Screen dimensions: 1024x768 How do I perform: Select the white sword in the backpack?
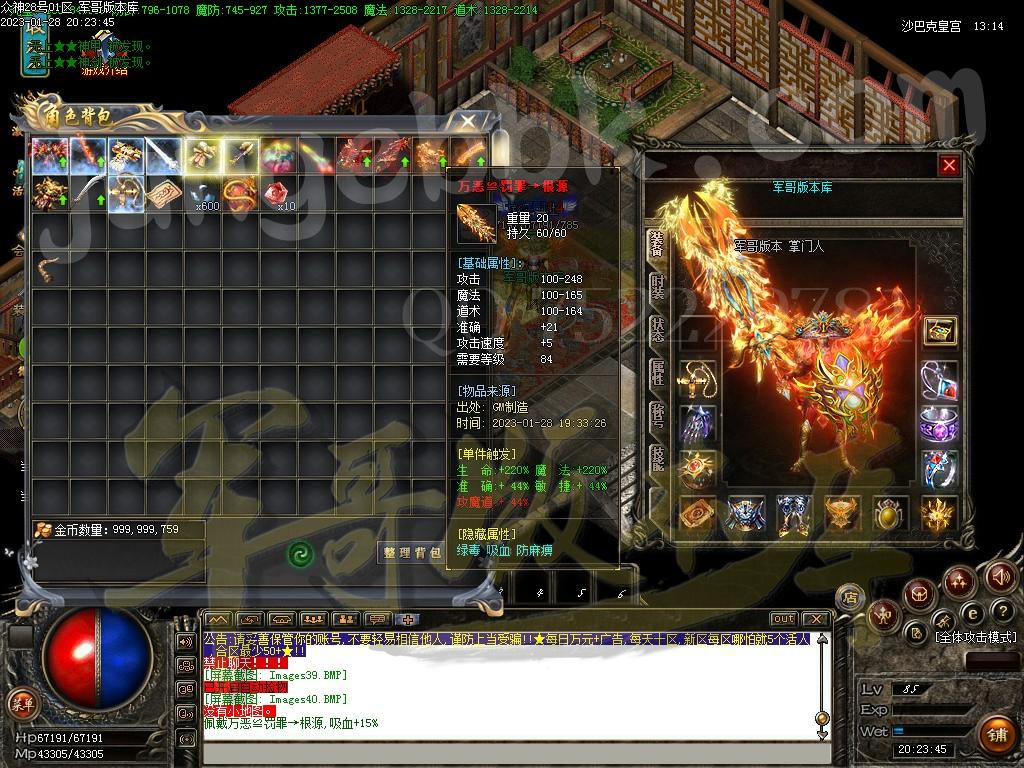(x=164, y=155)
